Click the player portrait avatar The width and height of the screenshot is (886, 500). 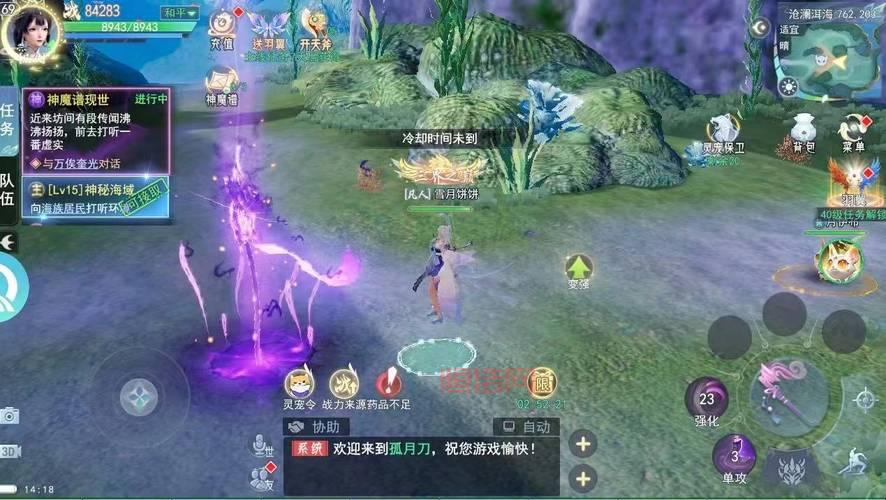coord(31,30)
